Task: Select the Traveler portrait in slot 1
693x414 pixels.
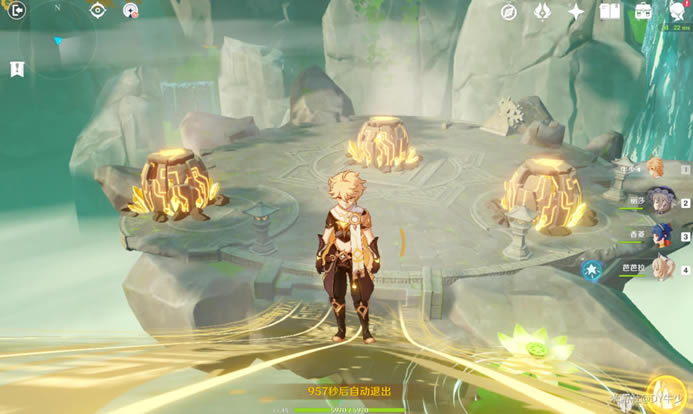Action: 656,168
